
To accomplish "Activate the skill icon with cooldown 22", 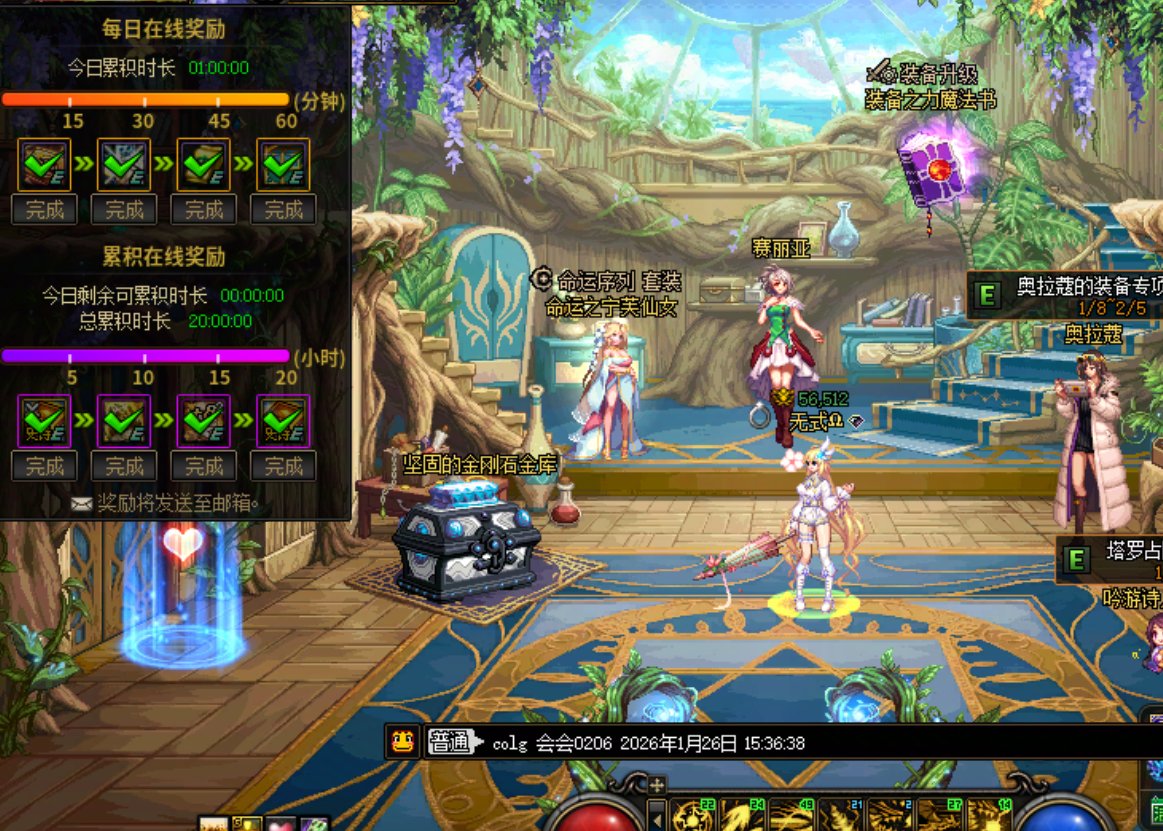I will pos(693,814).
